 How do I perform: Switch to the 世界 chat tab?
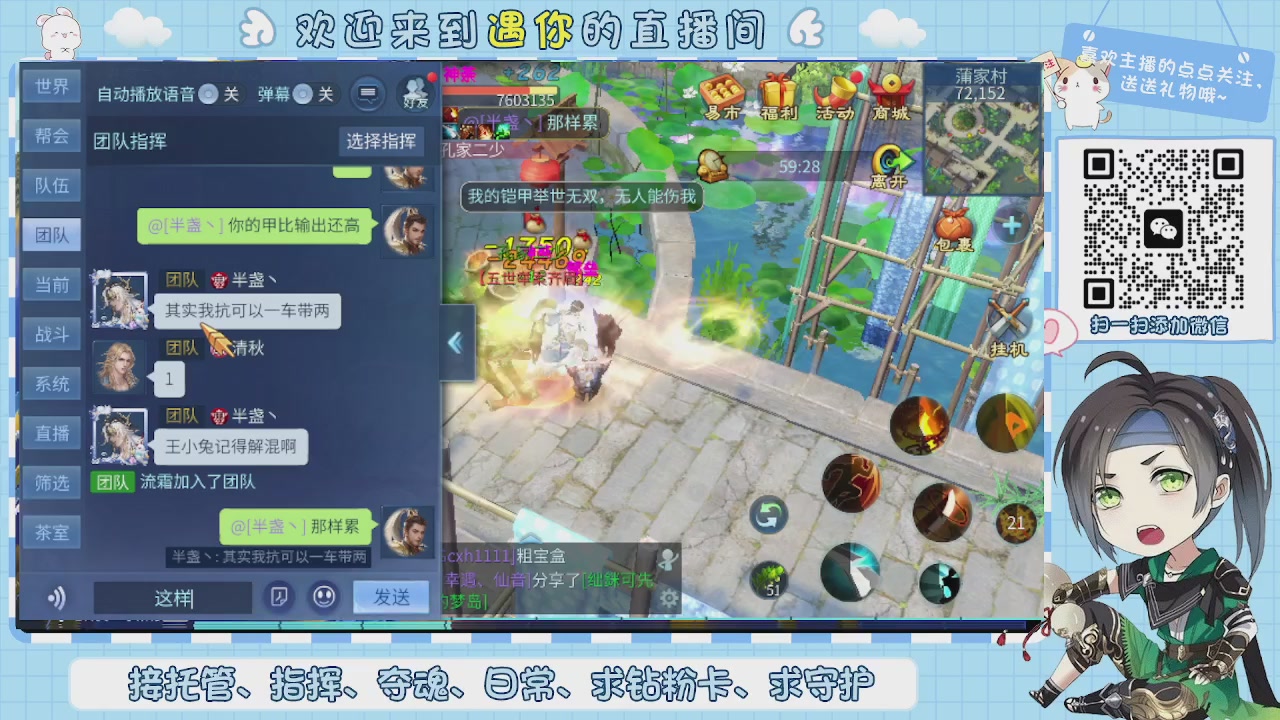pos(51,87)
